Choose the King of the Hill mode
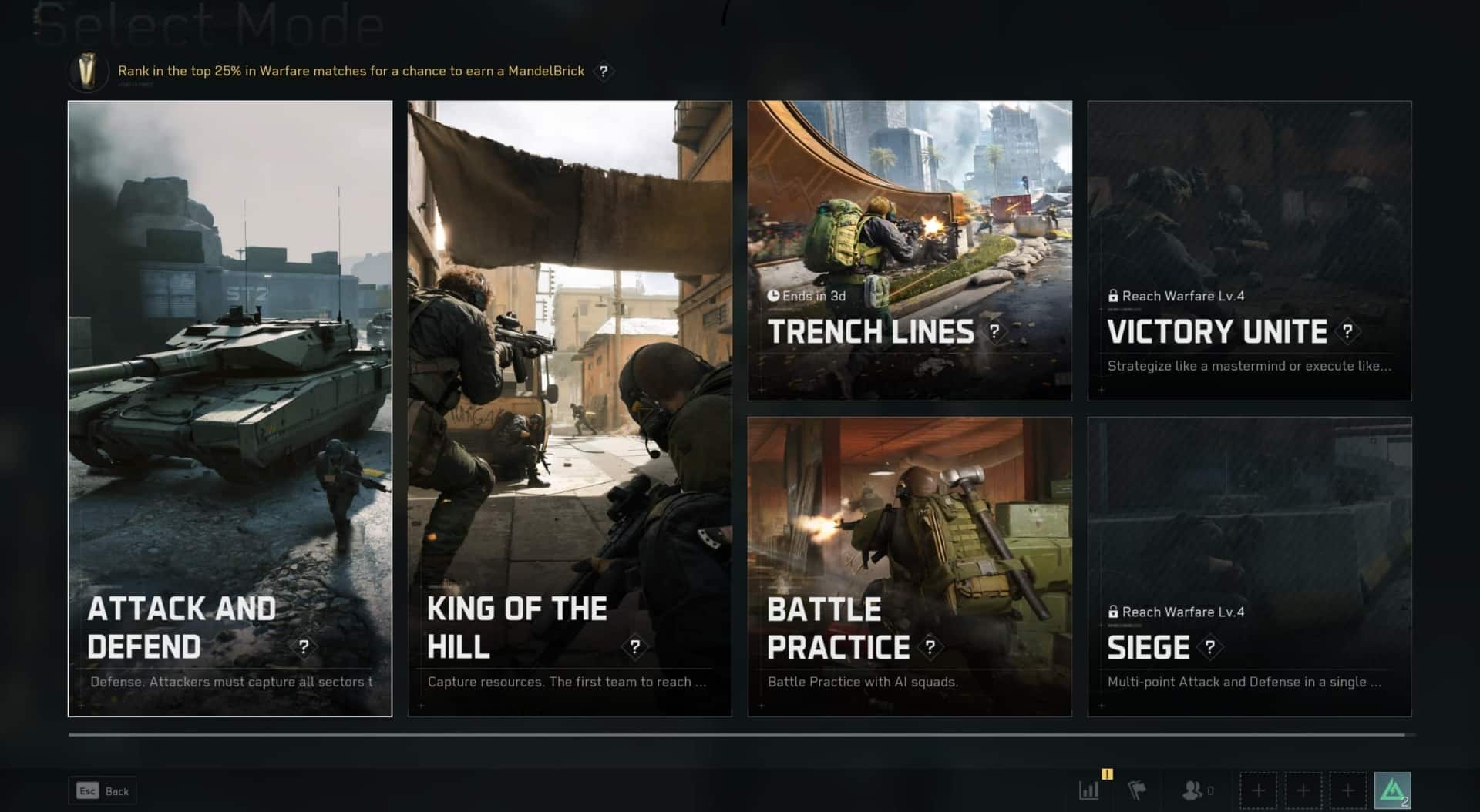This screenshot has width=1480, height=812. coord(570,408)
